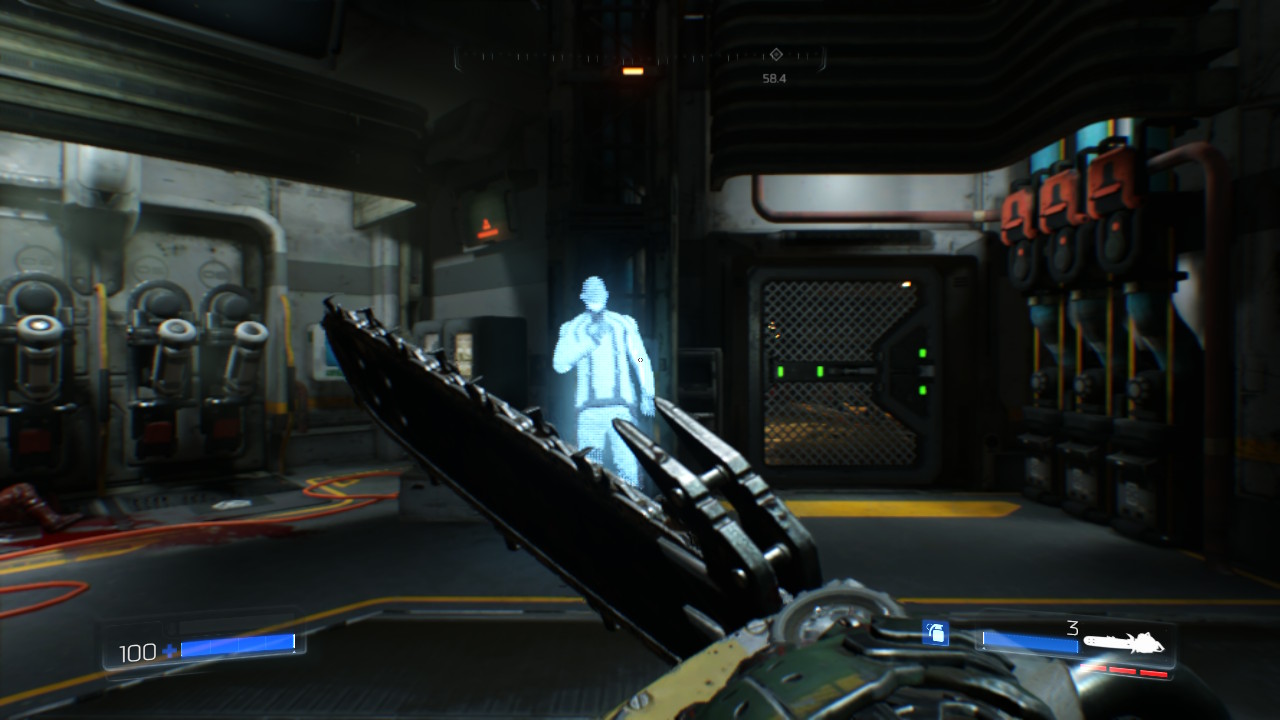1280x720 pixels.
Task: Click the chainsaw weapon icon
Action: coord(1125,644)
